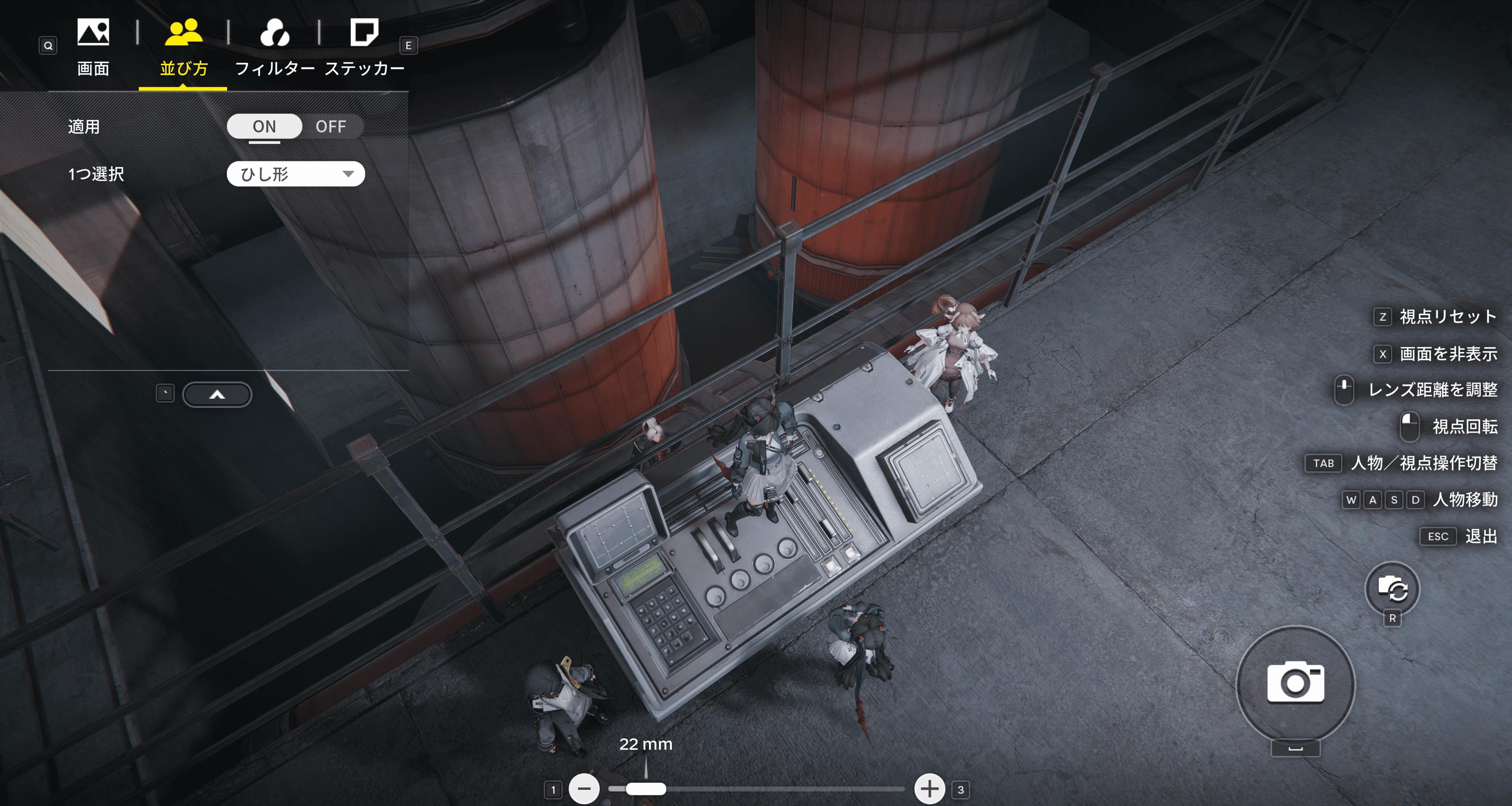The width and height of the screenshot is (1512, 806).
Task: Open the ひし形 formation dropdown
Action: click(x=295, y=174)
